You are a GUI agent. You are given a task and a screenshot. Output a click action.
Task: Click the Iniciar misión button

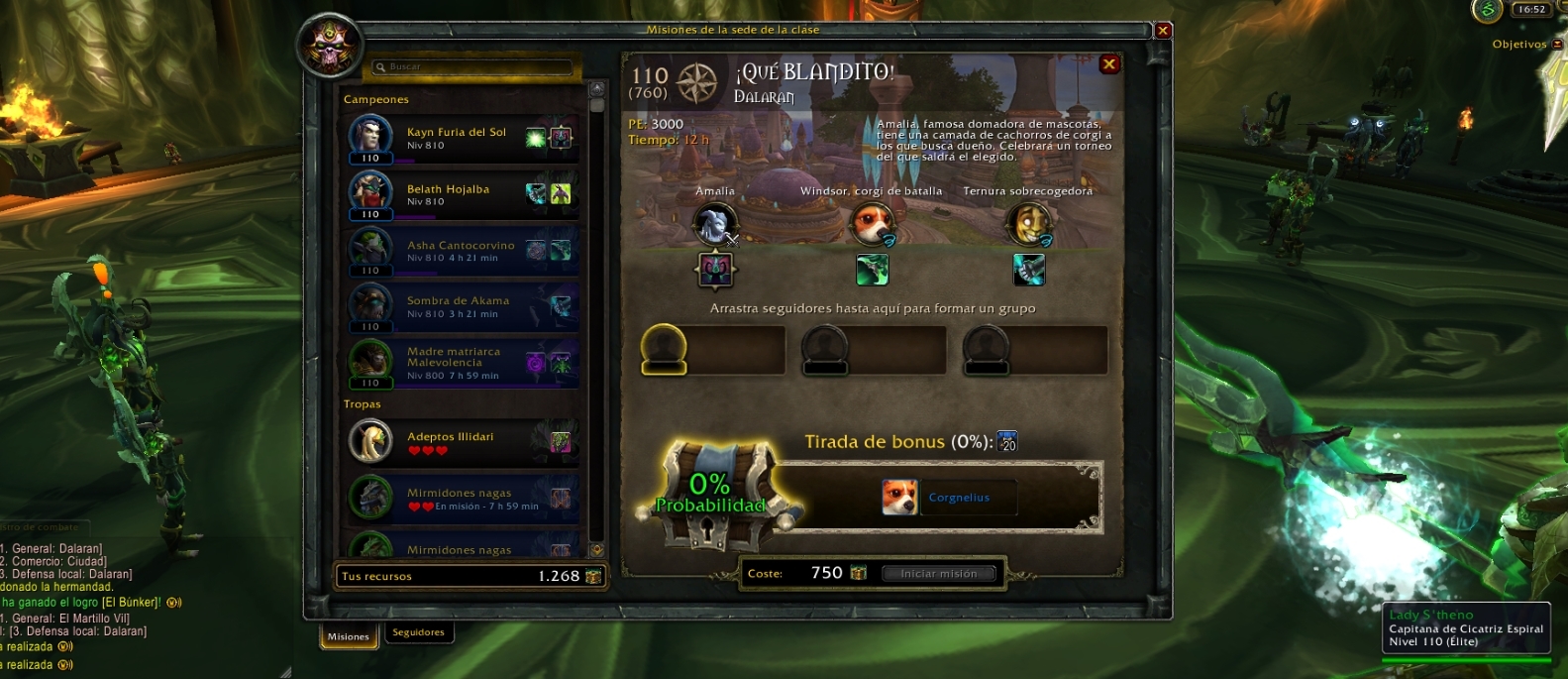pyautogui.click(x=938, y=574)
